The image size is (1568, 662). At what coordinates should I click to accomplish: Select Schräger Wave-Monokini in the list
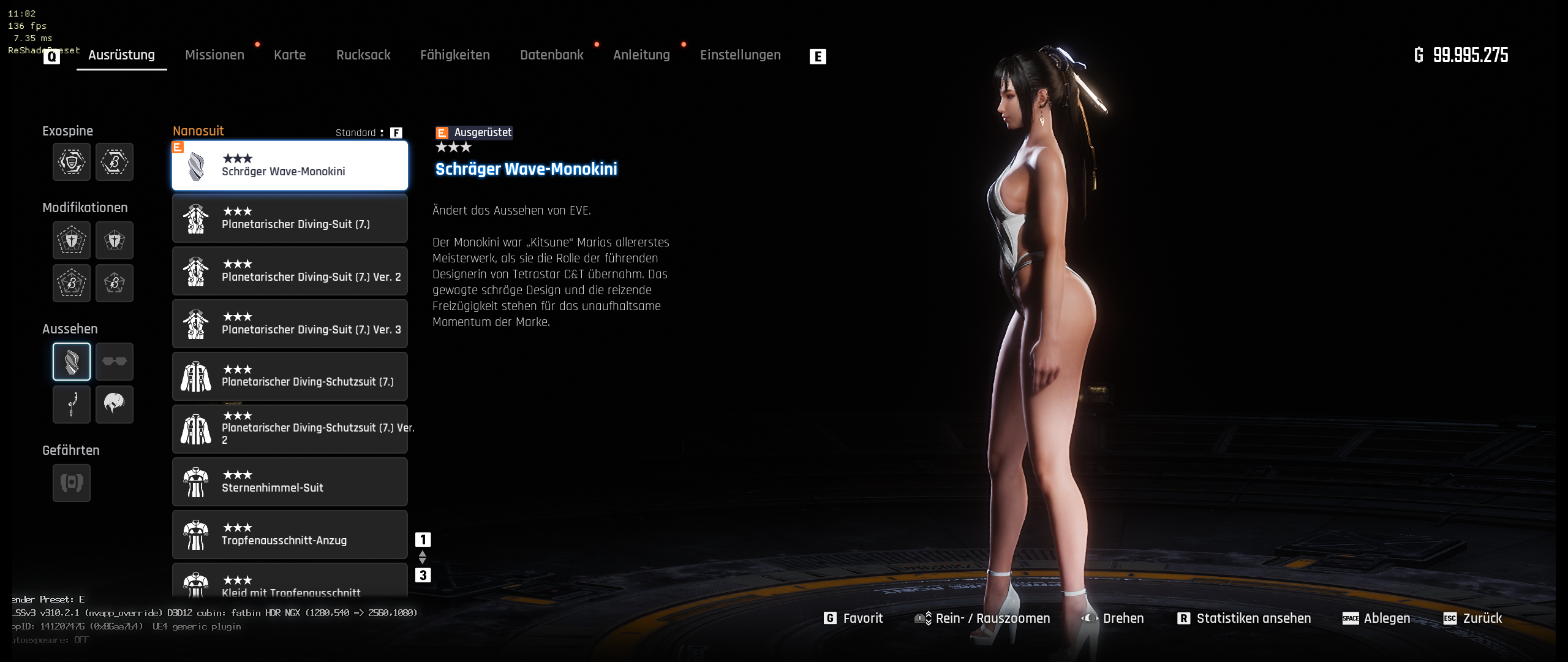290,165
